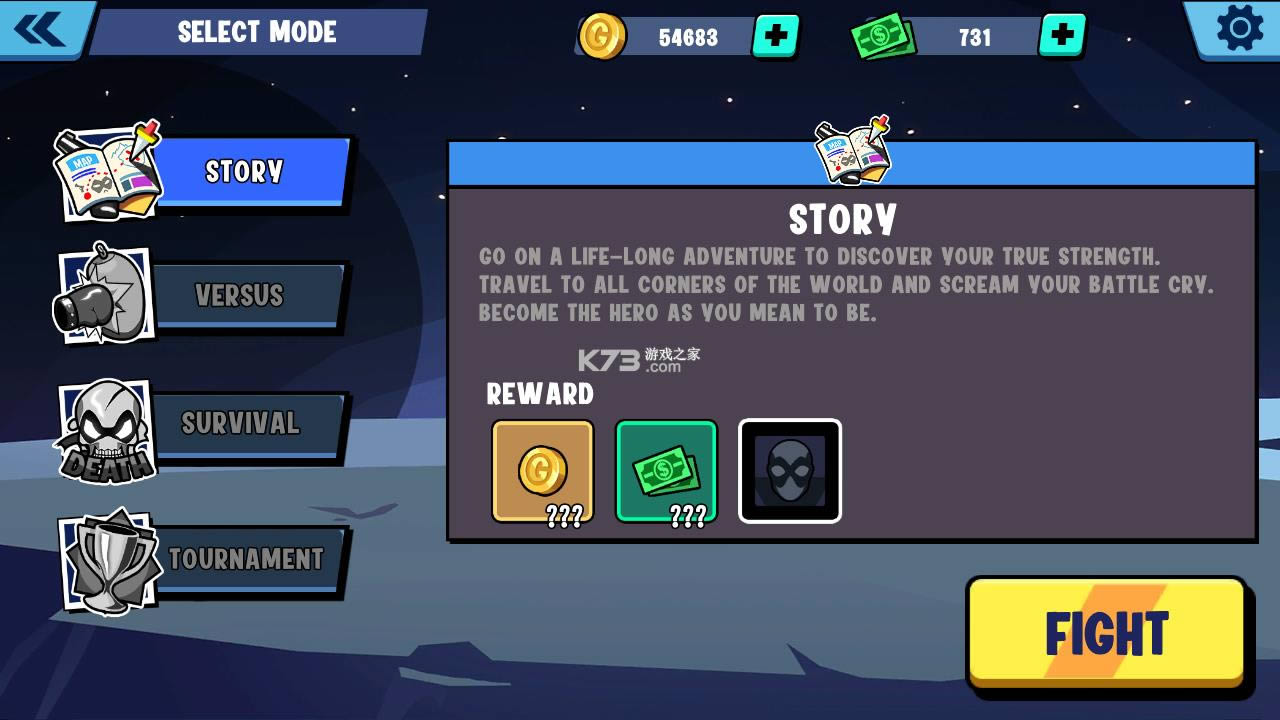This screenshot has width=1280, height=720.
Task: Click the coin count showing 54683
Action: pos(688,38)
